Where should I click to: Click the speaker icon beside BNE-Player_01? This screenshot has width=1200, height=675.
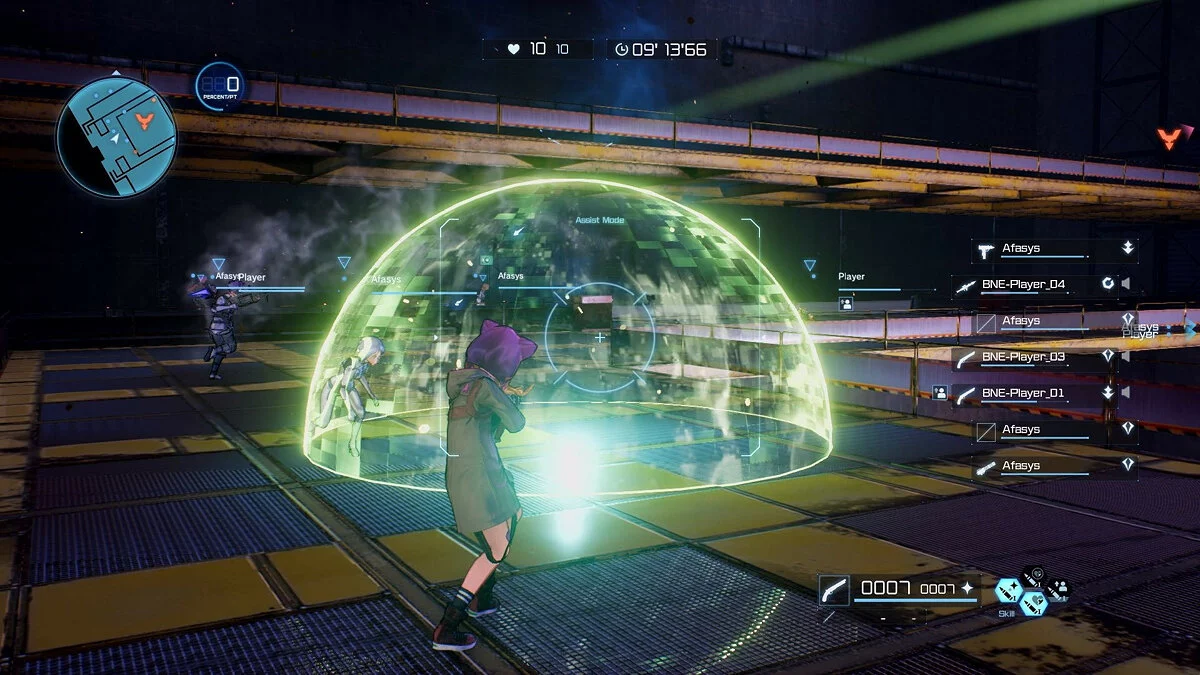[1127, 392]
